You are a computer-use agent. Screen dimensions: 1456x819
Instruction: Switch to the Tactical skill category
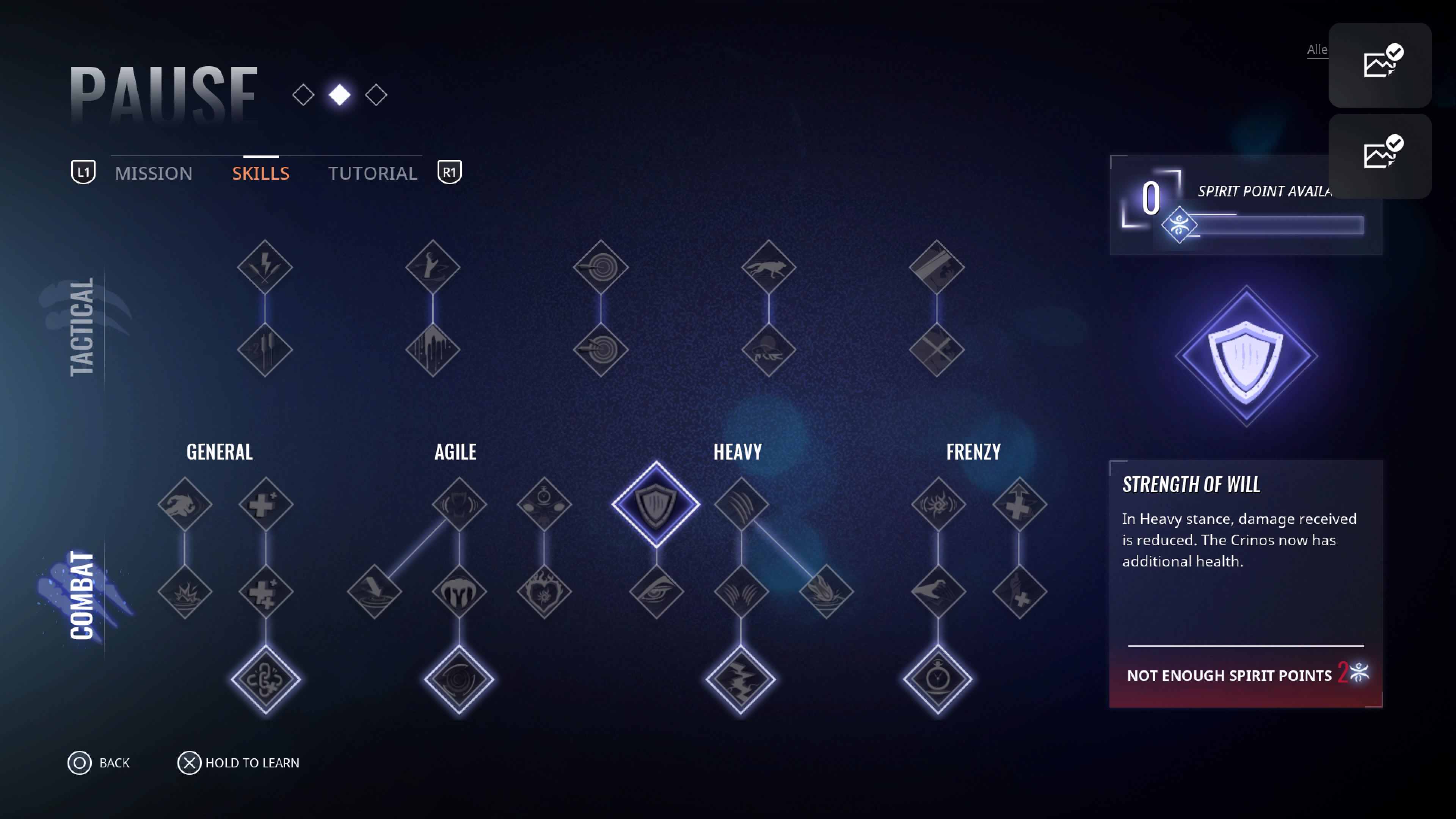click(x=82, y=327)
